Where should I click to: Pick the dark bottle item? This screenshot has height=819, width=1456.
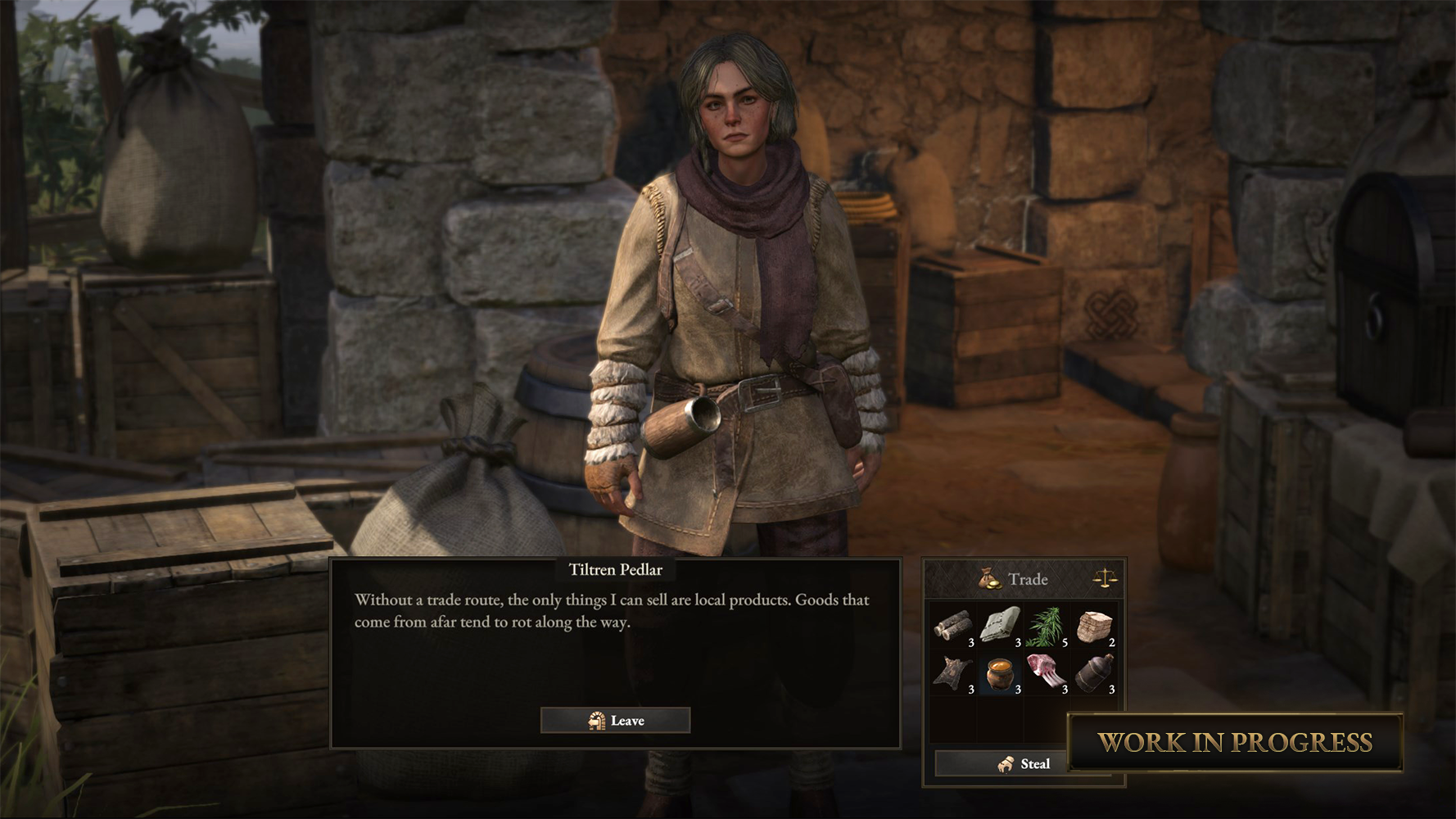click(1094, 674)
